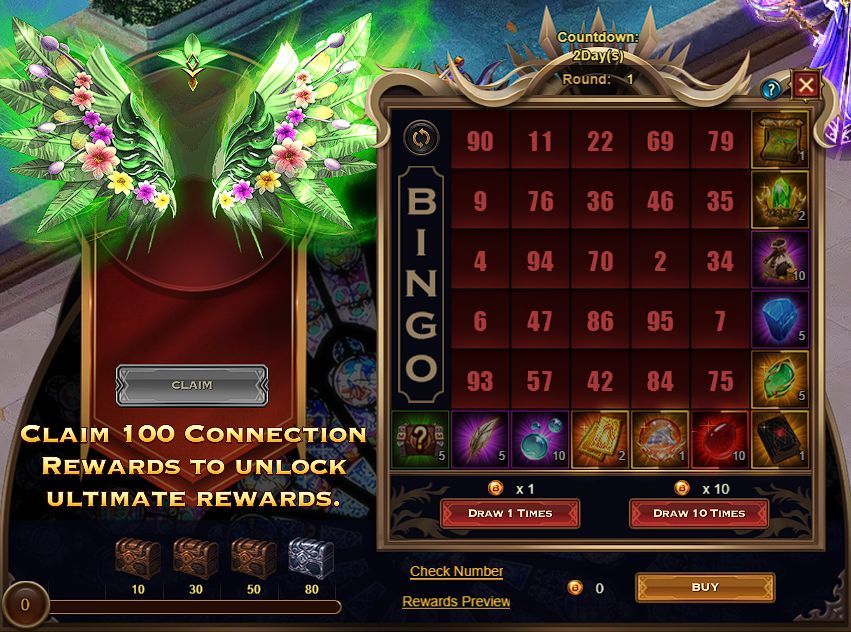View the treasure map scroll reward
Image resolution: width=851 pixels, height=632 pixels.
pyautogui.click(x=779, y=139)
